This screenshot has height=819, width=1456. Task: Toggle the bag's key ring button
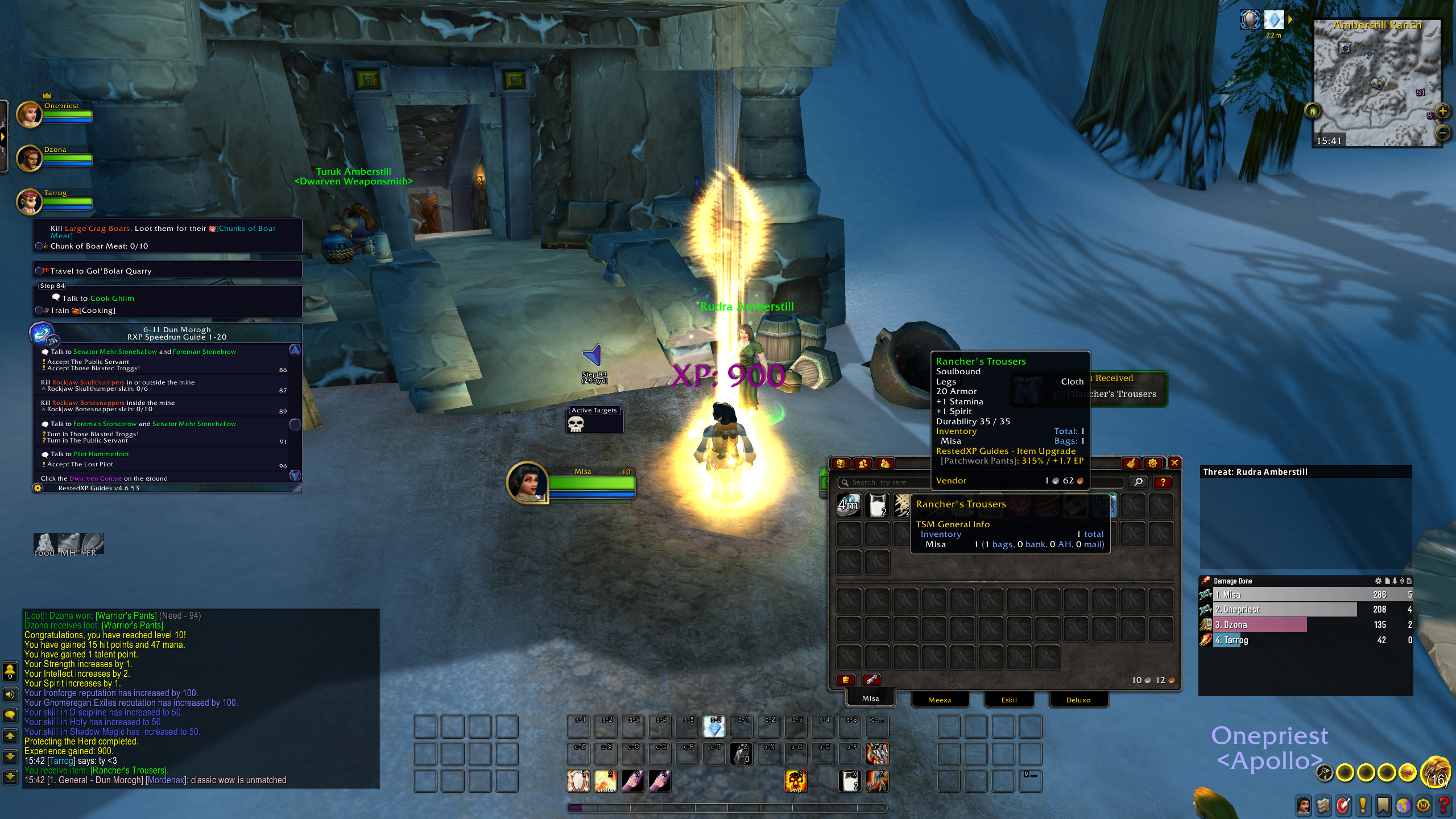click(x=871, y=680)
